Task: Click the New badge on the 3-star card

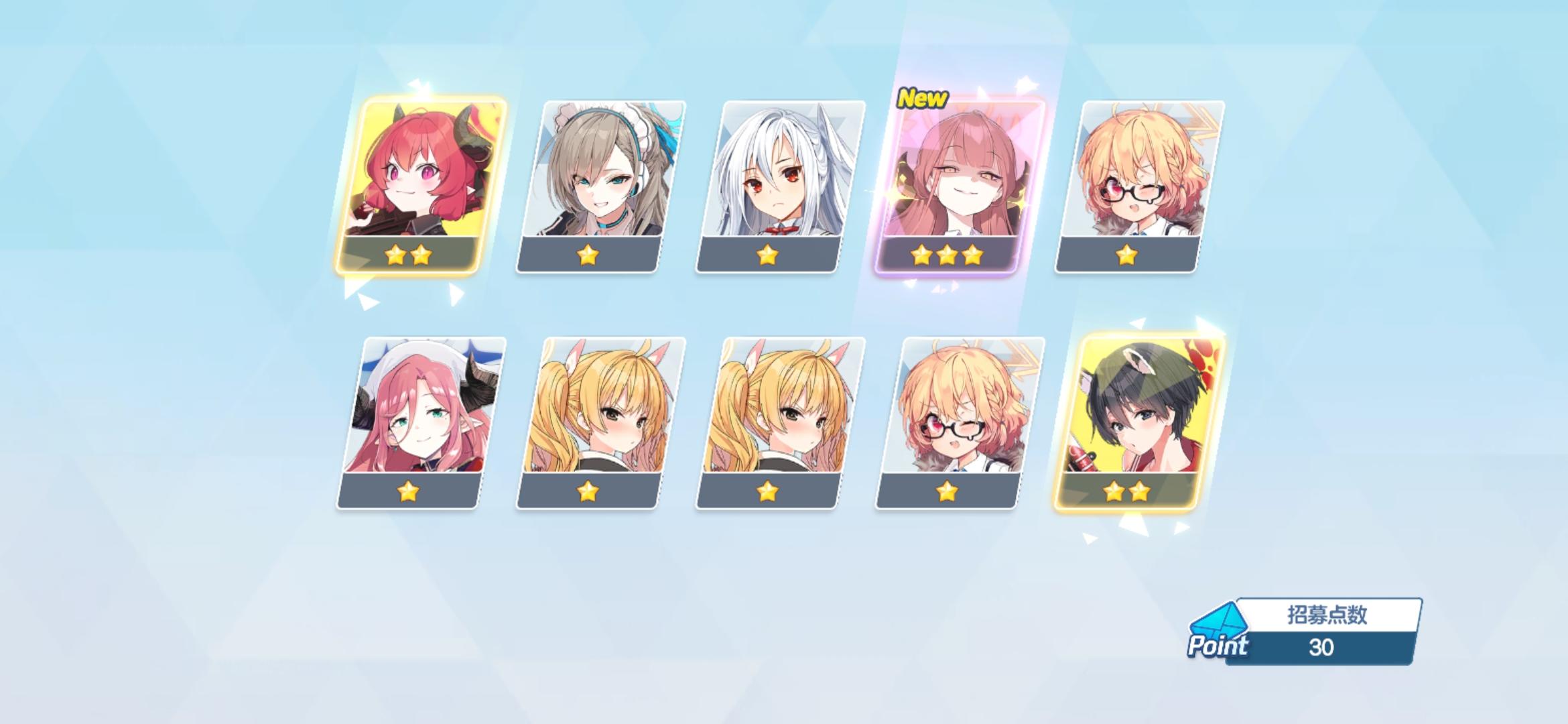Action: coord(923,99)
